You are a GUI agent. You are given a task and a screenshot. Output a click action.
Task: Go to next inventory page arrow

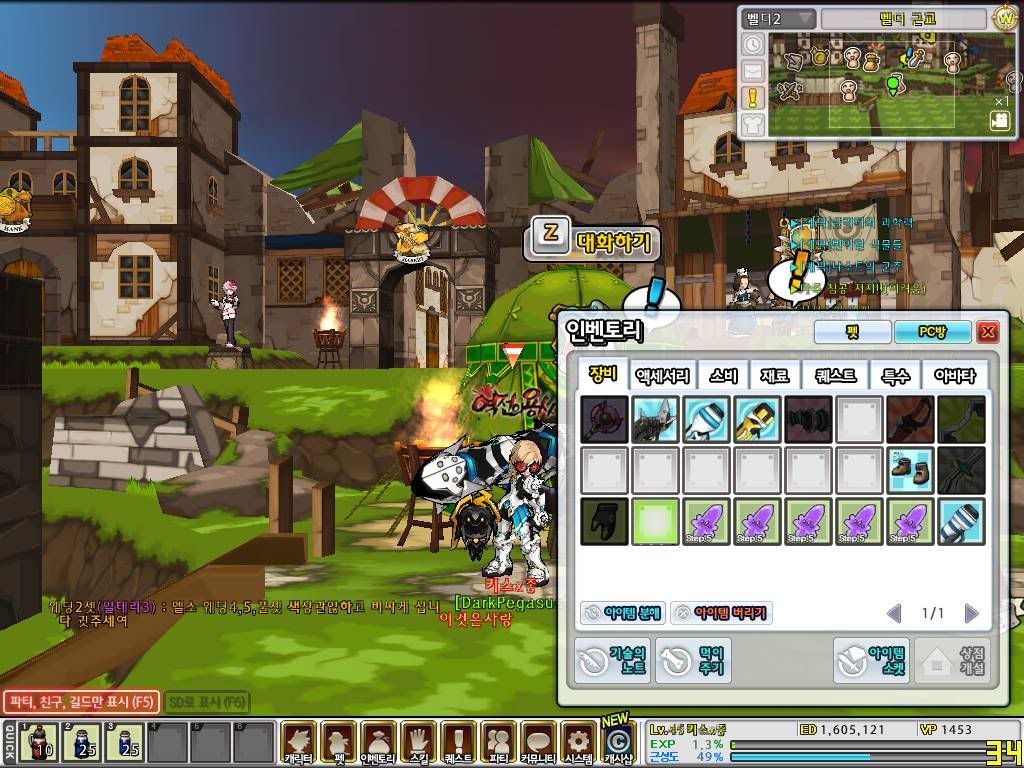coord(971,613)
